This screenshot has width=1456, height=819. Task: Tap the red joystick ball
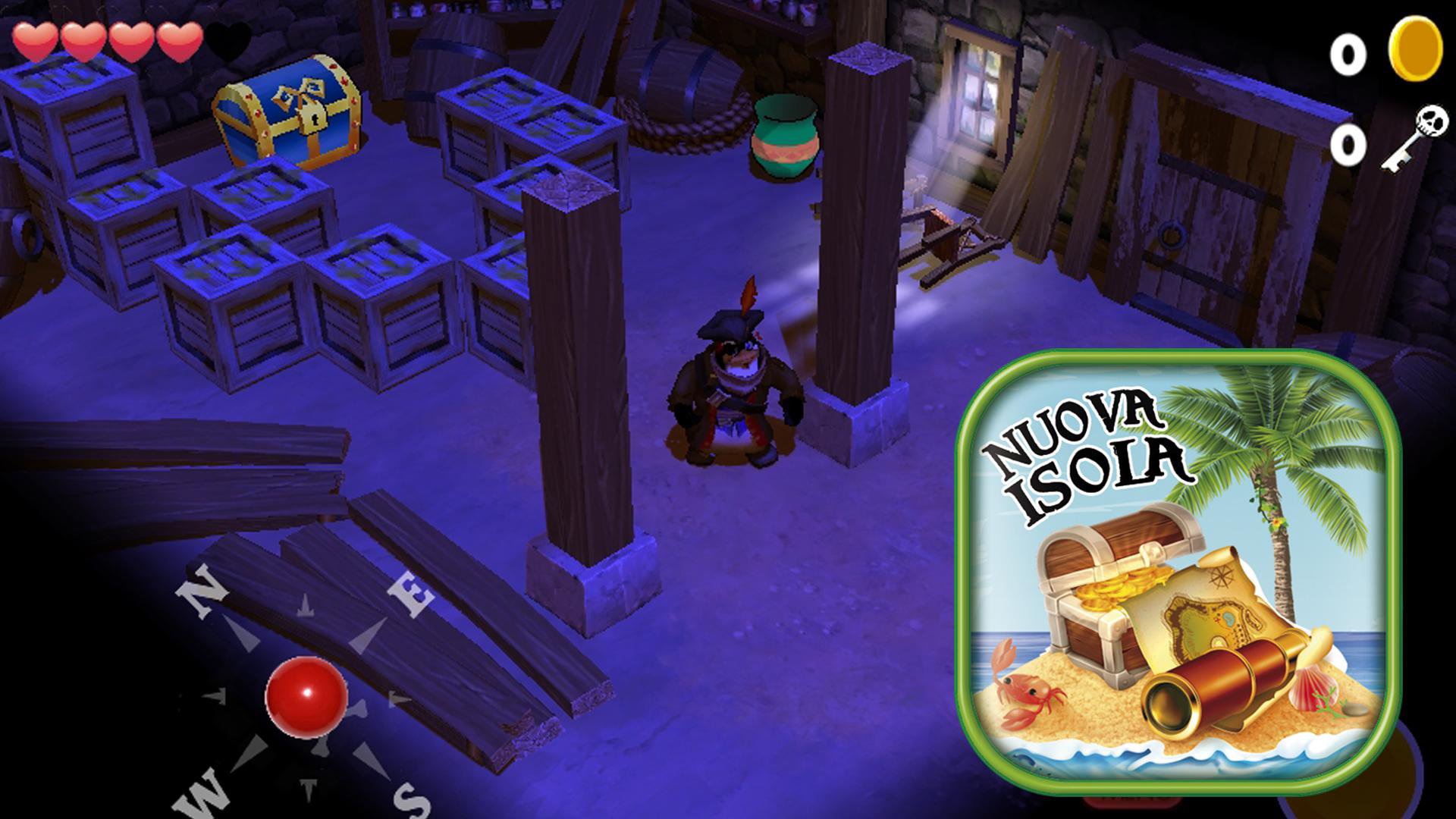click(306, 696)
